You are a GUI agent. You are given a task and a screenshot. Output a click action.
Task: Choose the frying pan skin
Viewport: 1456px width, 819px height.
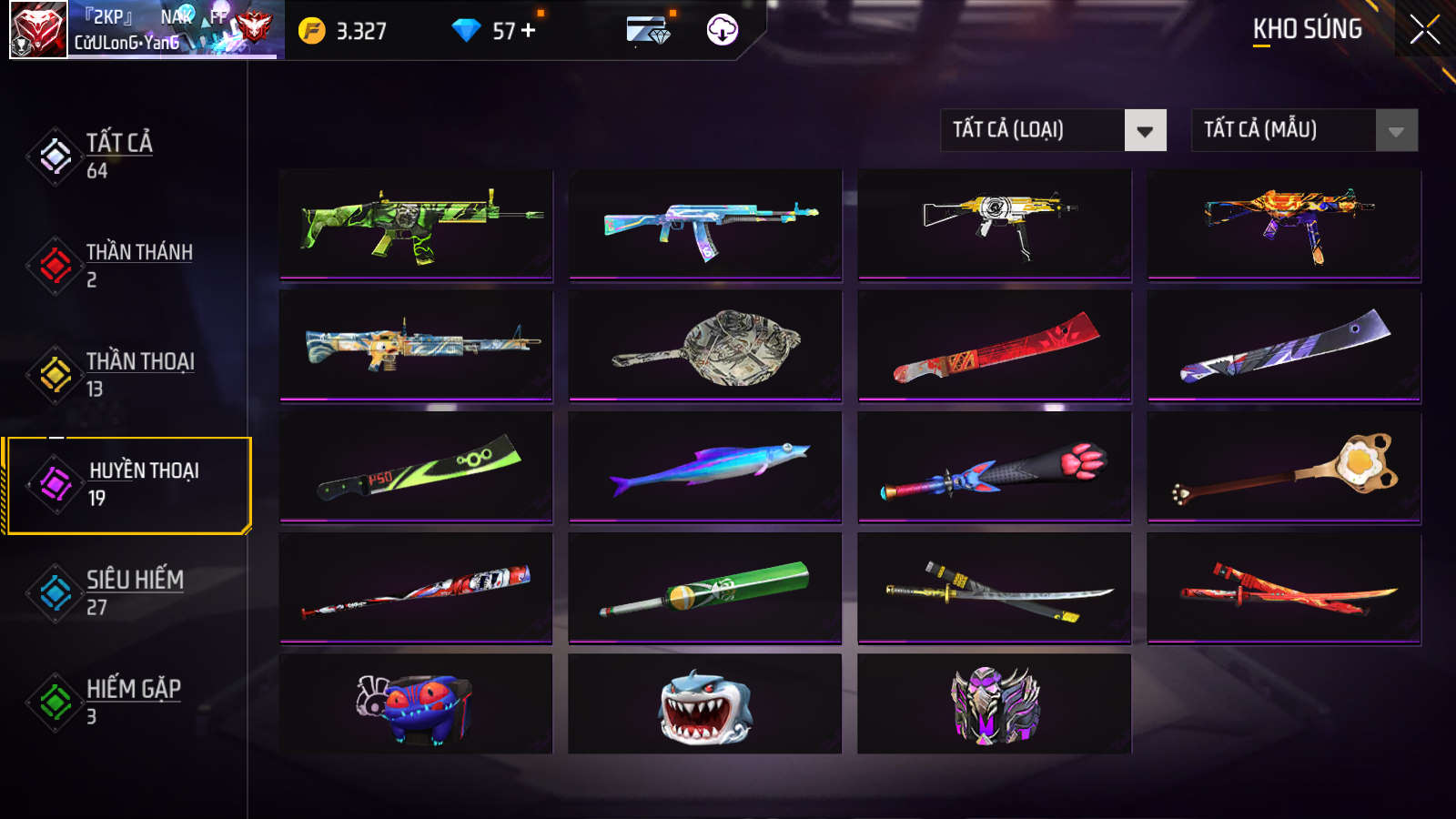pos(705,346)
